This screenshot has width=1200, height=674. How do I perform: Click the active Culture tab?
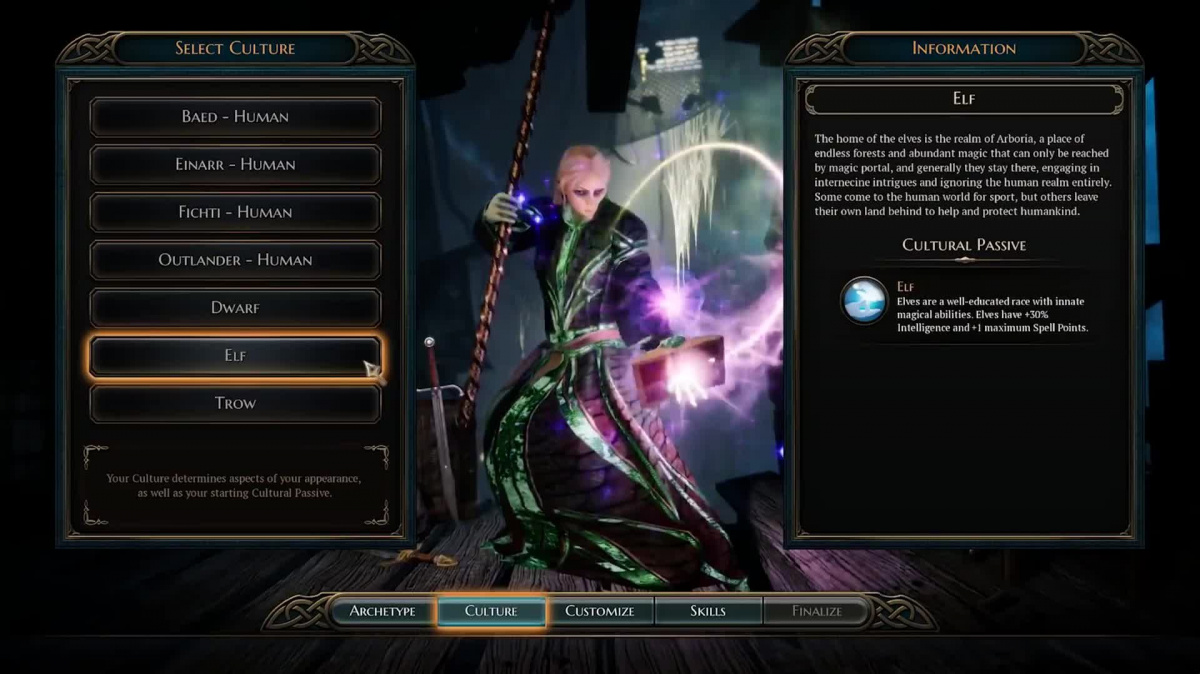(491, 611)
